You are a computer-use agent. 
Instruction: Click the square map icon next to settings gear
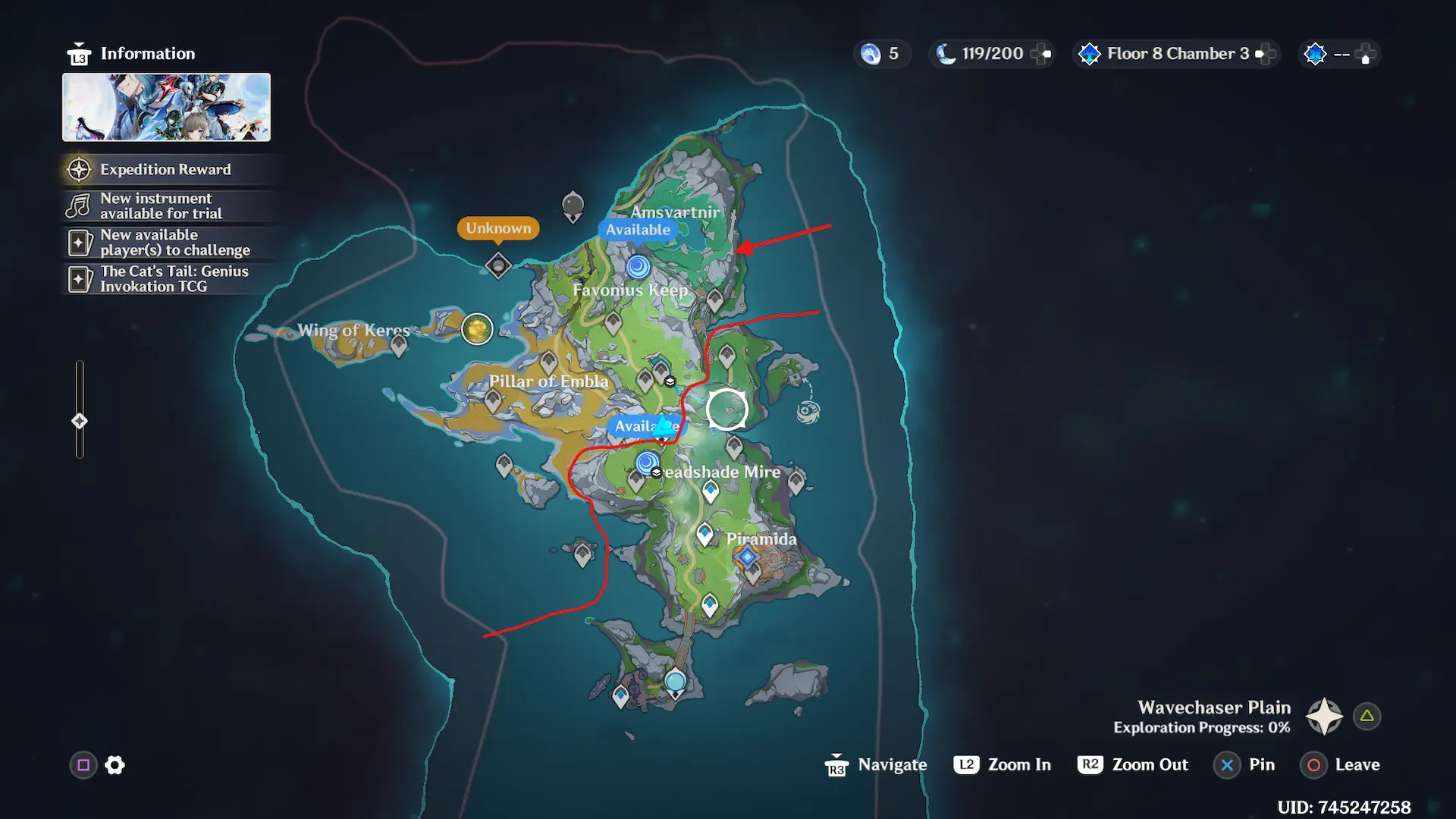83,765
